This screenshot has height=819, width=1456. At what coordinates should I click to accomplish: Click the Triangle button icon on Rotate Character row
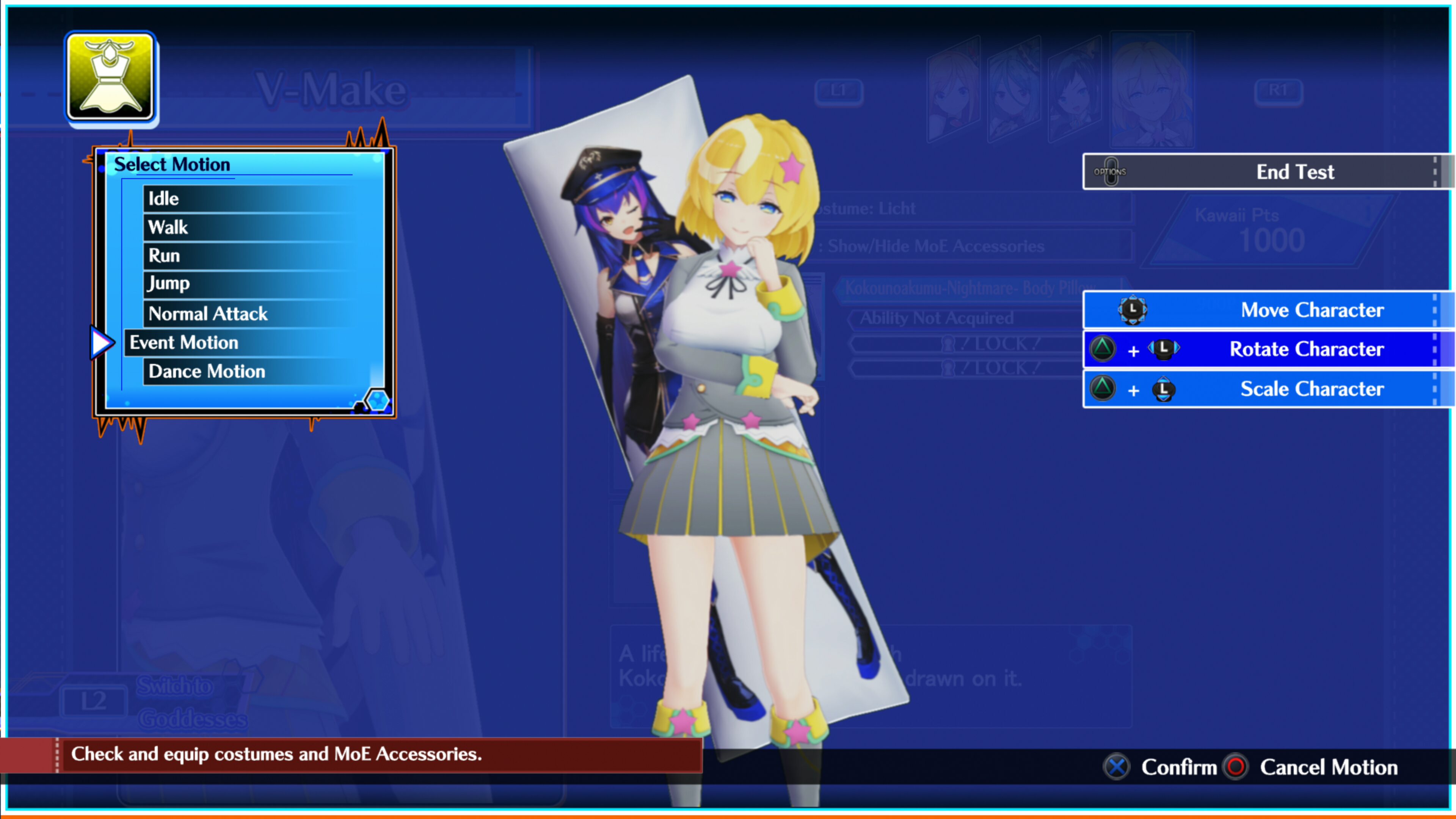click(1103, 349)
